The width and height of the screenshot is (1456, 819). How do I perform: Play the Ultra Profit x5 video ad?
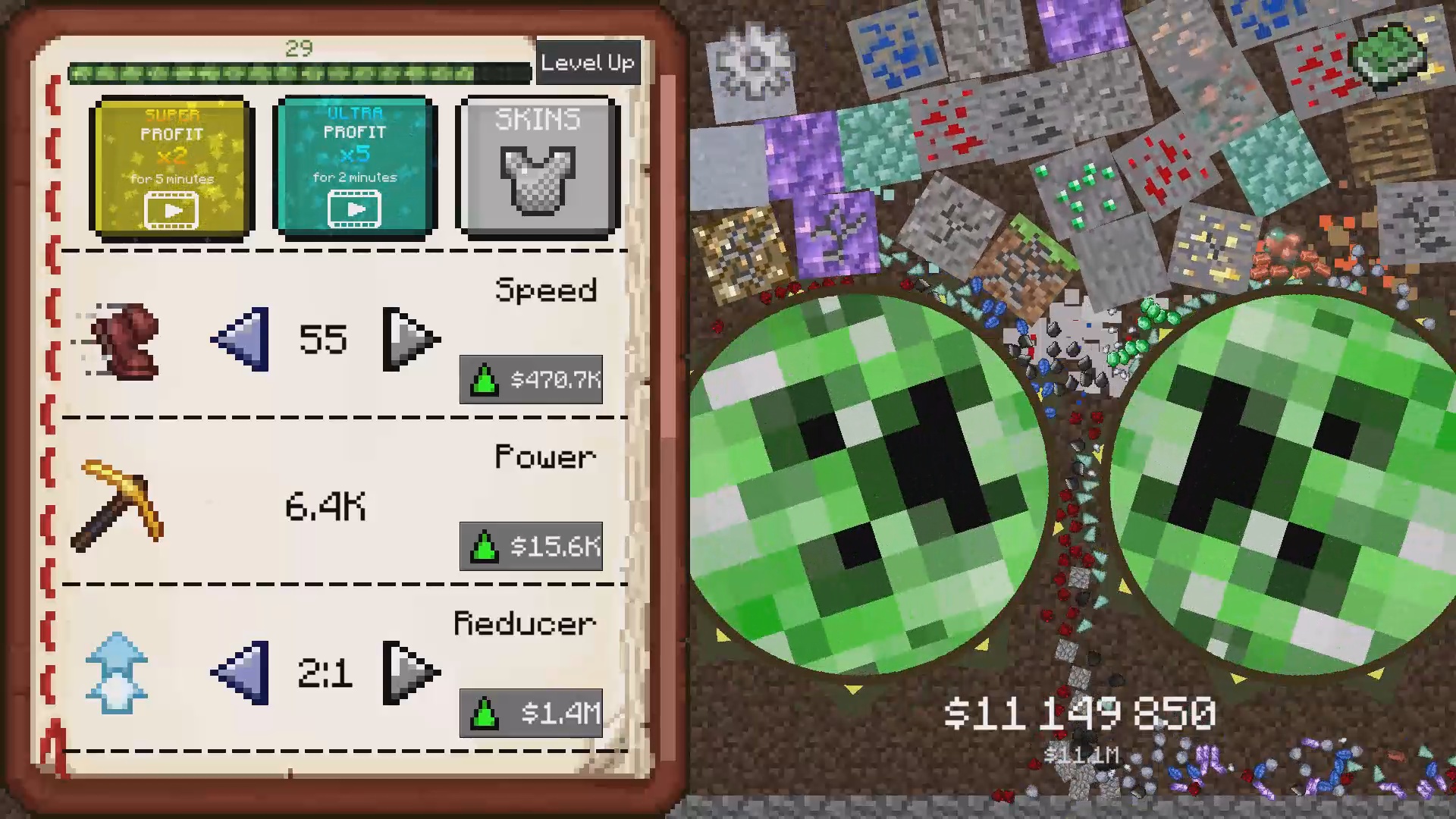click(x=356, y=209)
